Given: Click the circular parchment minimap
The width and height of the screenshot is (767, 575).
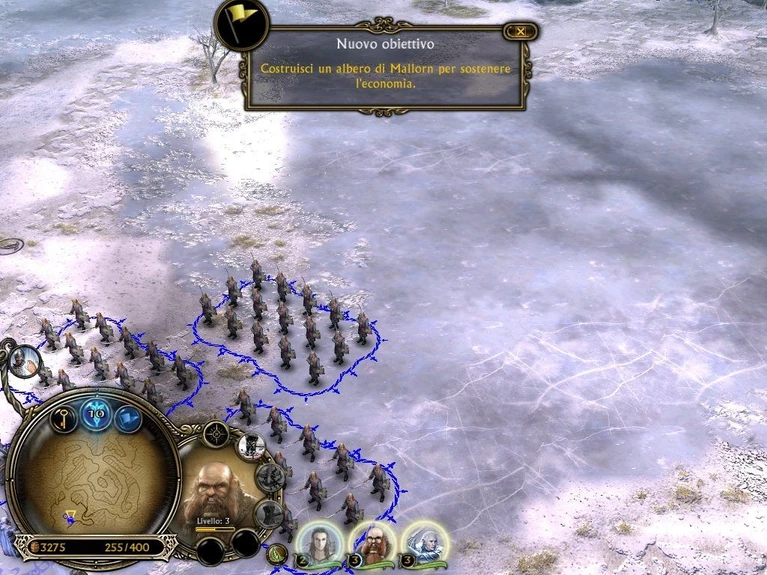Looking at the screenshot, I should click(91, 482).
